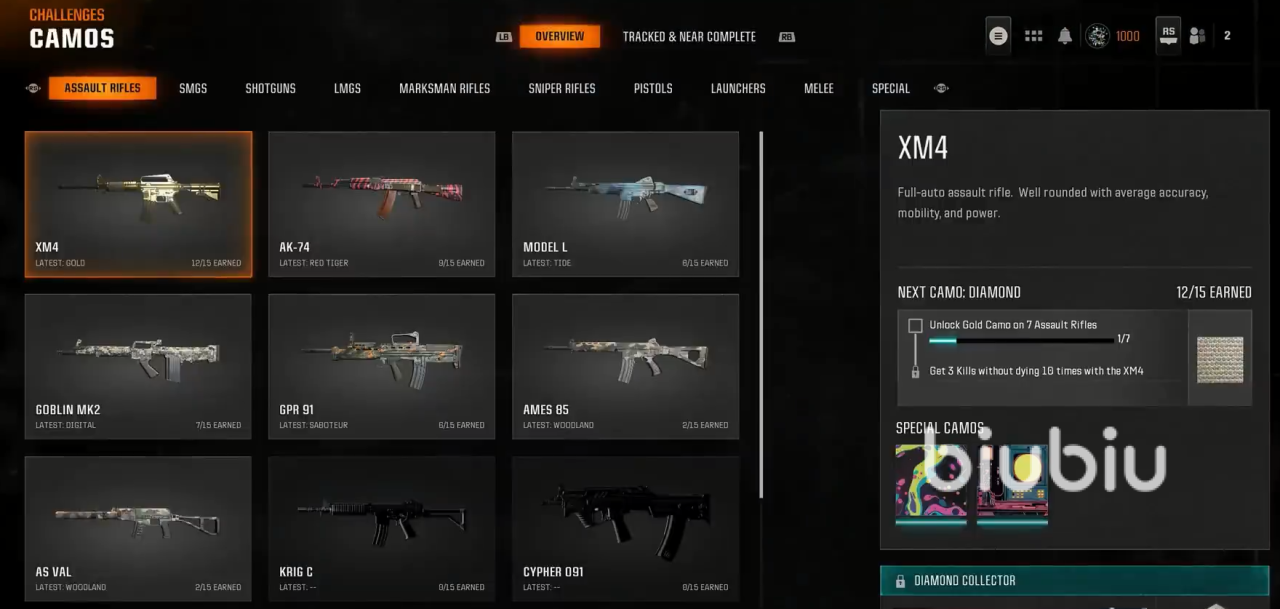Choose the Marksman Rifles category

tap(444, 89)
